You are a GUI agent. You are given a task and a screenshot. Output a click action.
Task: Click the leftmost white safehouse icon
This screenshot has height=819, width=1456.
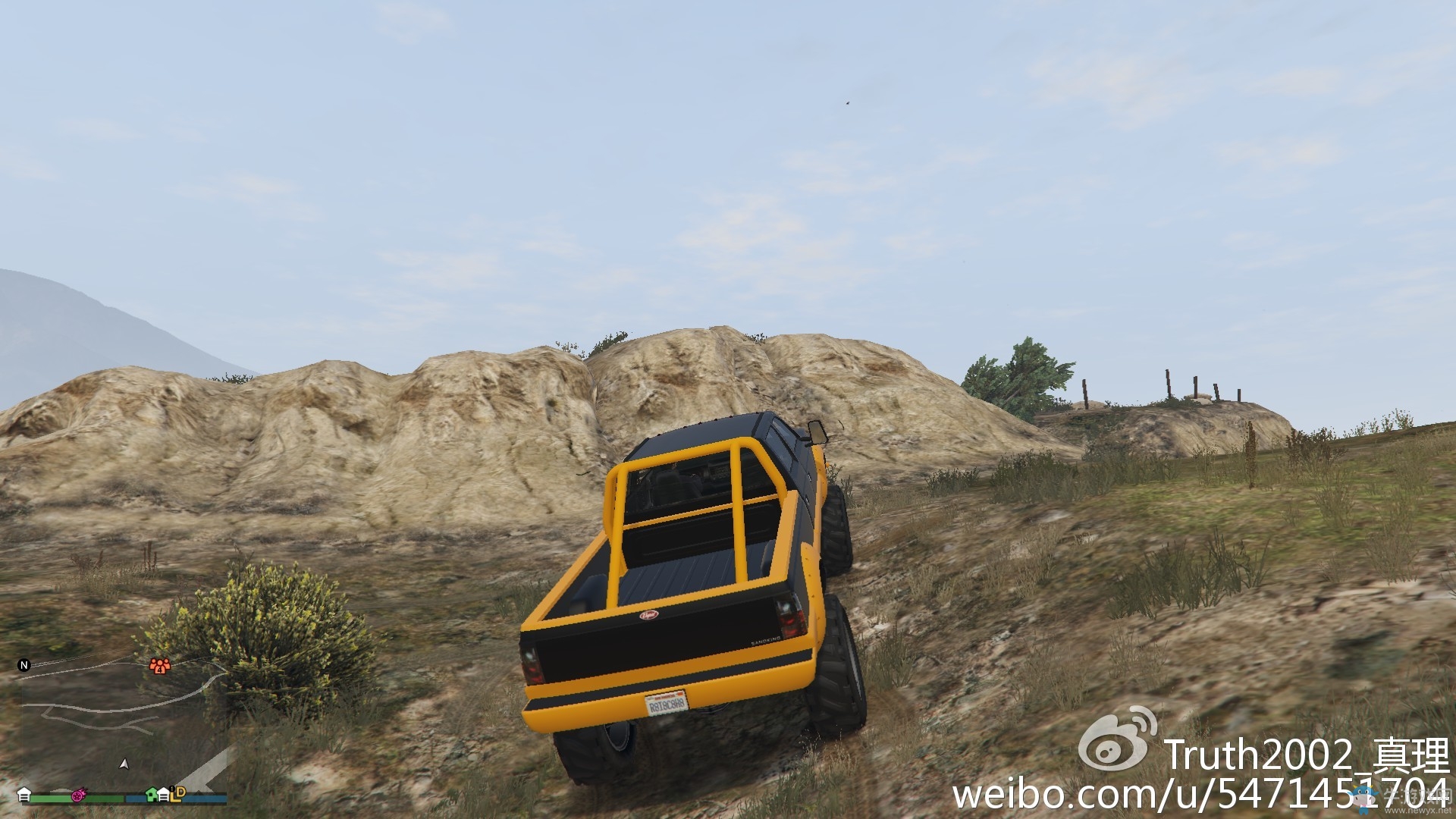[x=25, y=795]
